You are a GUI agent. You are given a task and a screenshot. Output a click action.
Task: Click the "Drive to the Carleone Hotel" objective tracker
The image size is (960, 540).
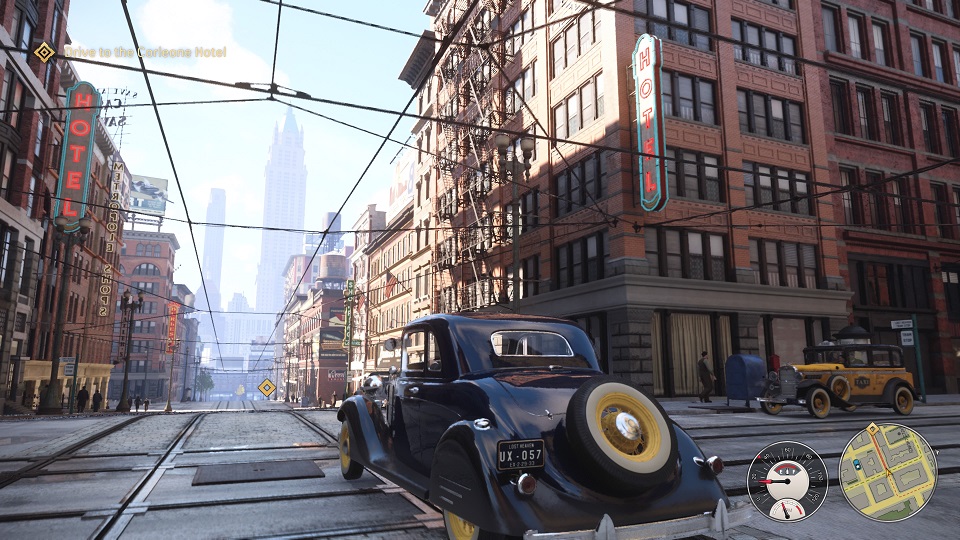coord(145,52)
